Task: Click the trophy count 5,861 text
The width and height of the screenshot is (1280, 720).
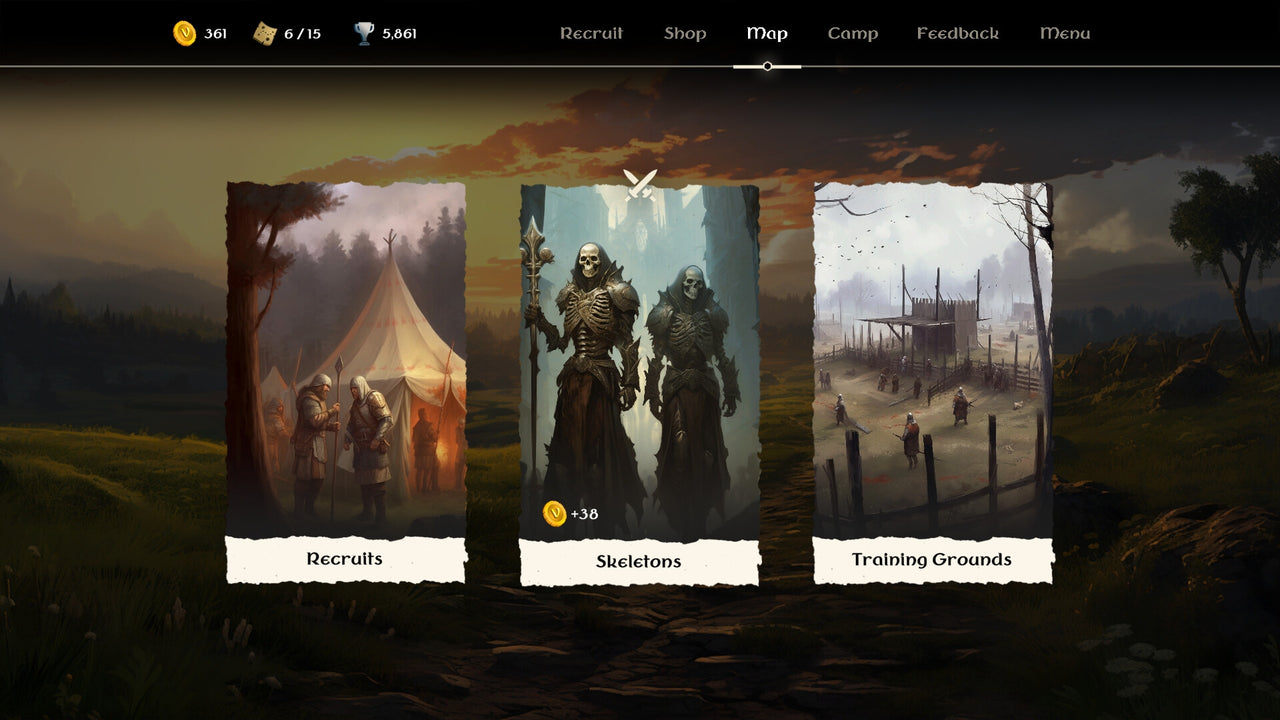Action: pyautogui.click(x=400, y=31)
